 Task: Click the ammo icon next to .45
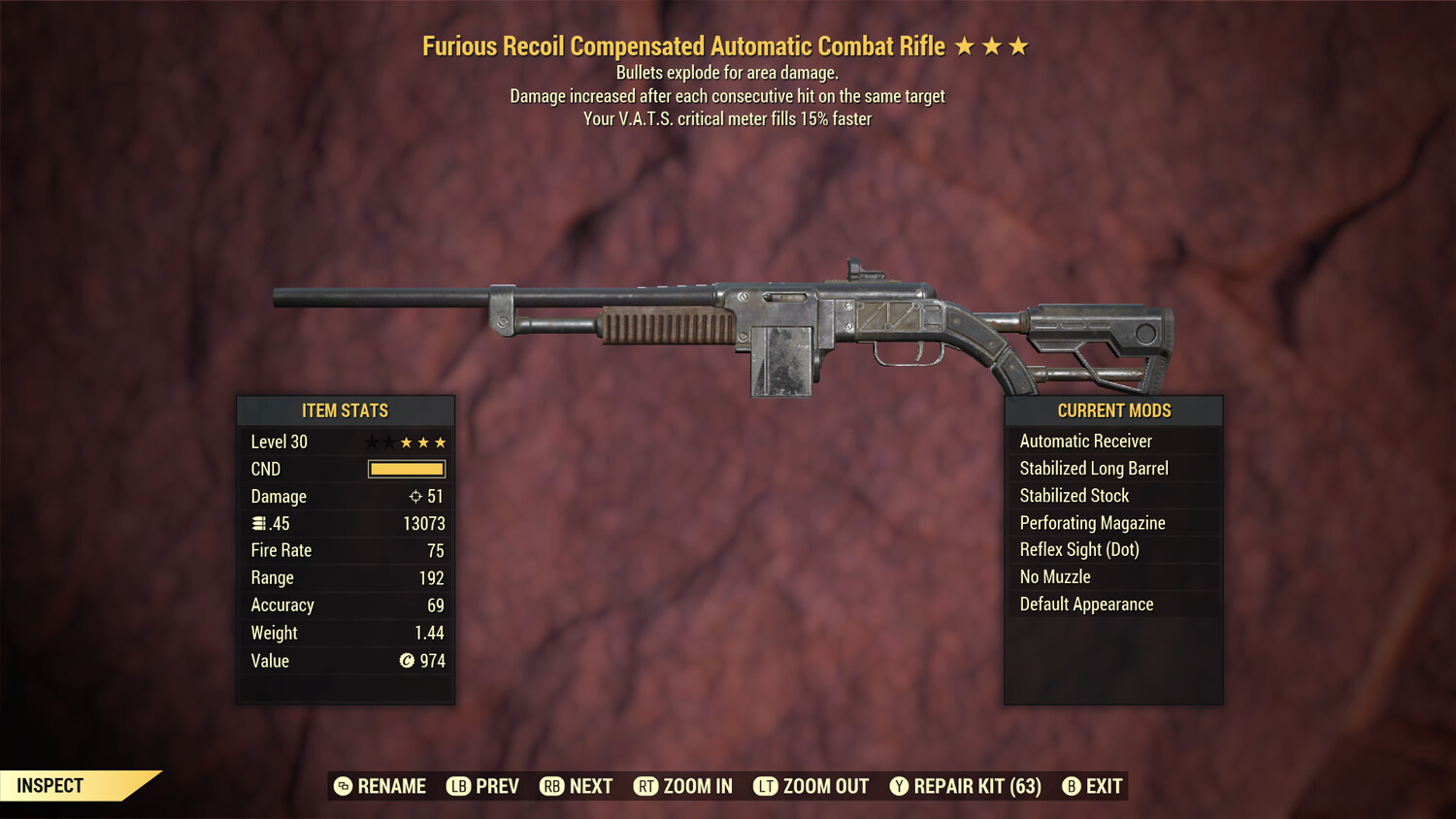click(258, 523)
